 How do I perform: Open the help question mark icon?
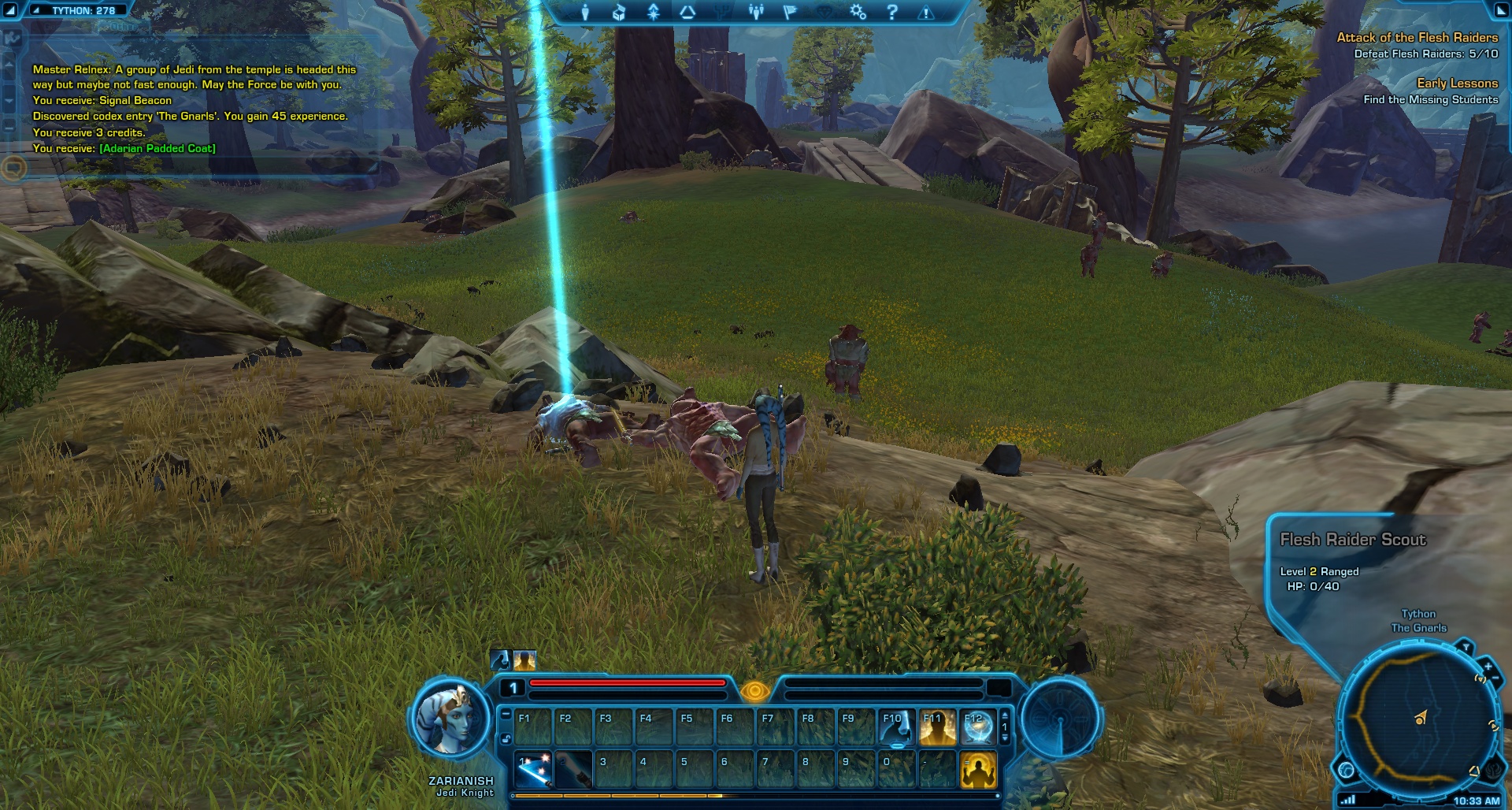point(891,13)
